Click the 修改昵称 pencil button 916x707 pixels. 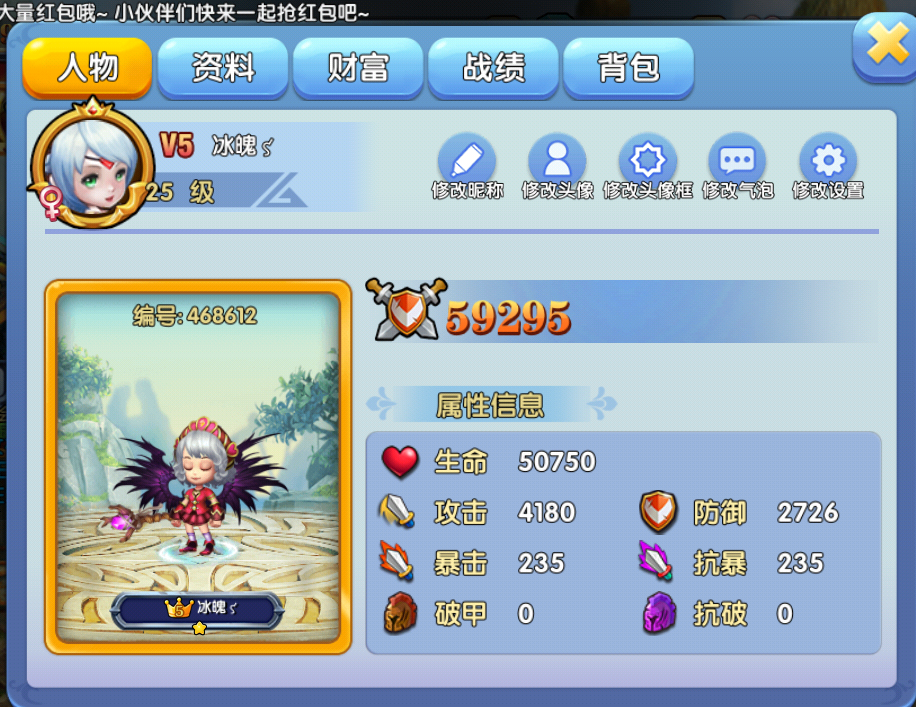click(467, 161)
